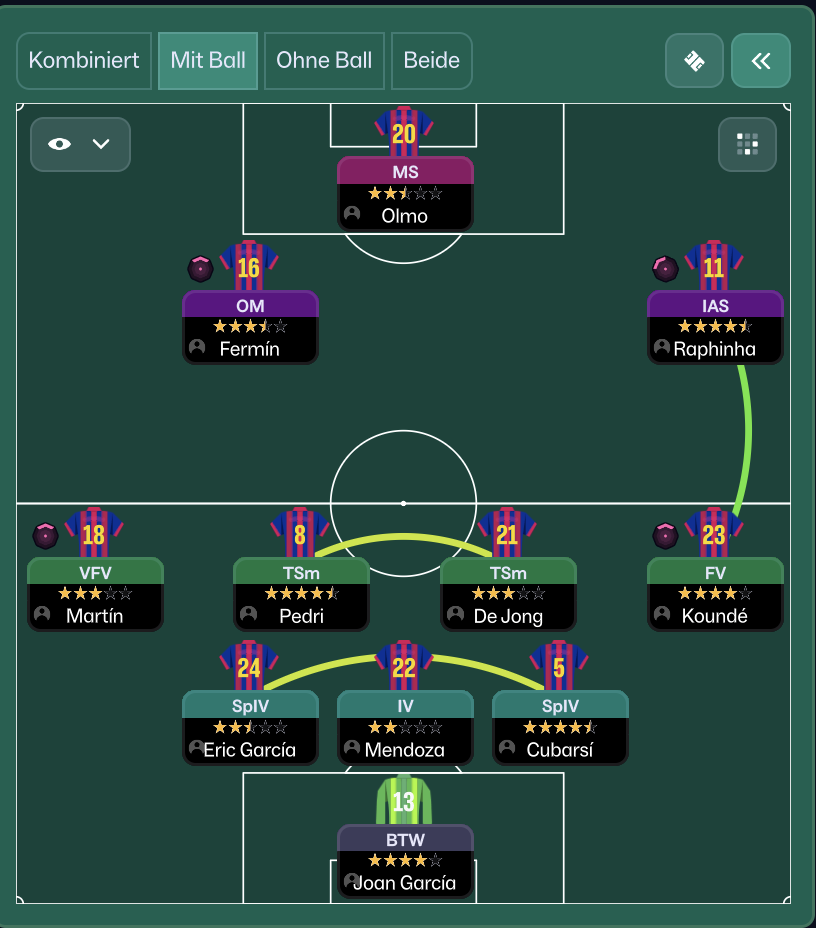This screenshot has width=816, height=928.
Task: Choose the Beide tab
Action: click(431, 61)
